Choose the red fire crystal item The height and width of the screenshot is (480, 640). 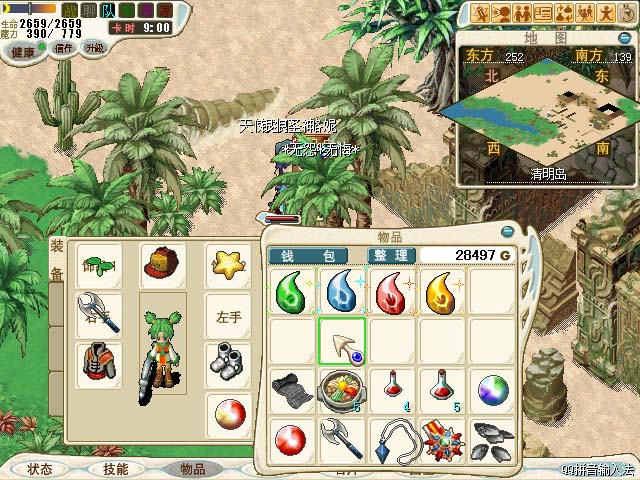393,293
